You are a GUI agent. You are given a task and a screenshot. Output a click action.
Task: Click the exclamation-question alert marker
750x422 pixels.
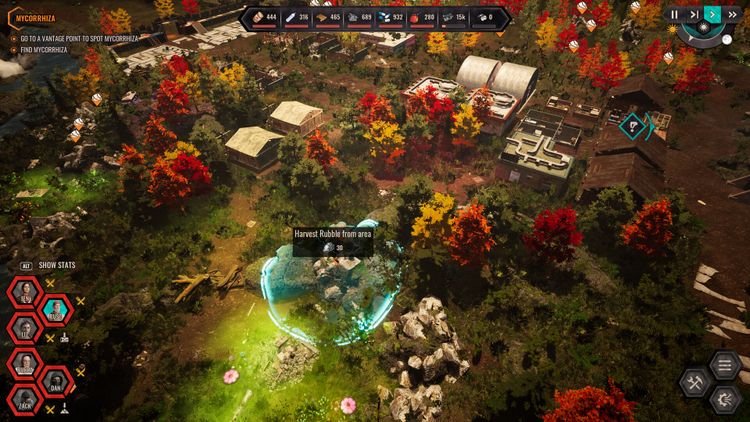(632, 125)
